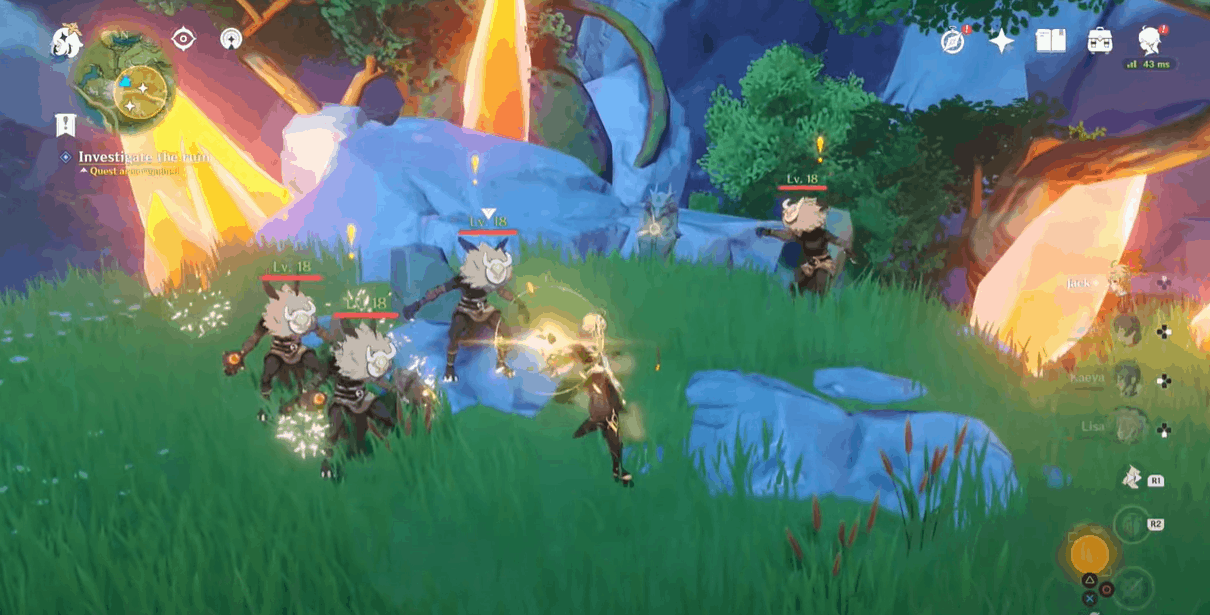Screen dimensions: 1210x615
Task: Select the 'Investigate the ruin' quest tracker
Action: pyautogui.click(x=144, y=157)
